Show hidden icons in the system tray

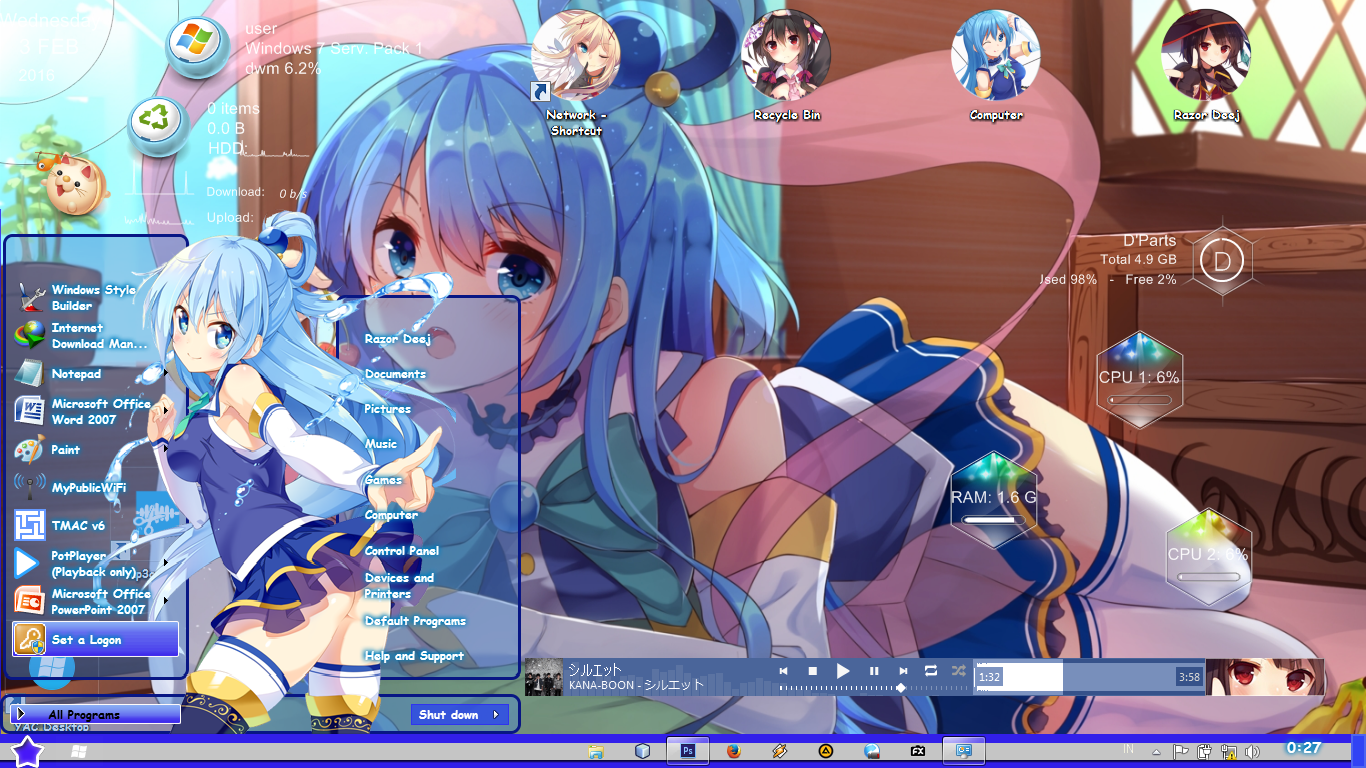[1155, 750]
